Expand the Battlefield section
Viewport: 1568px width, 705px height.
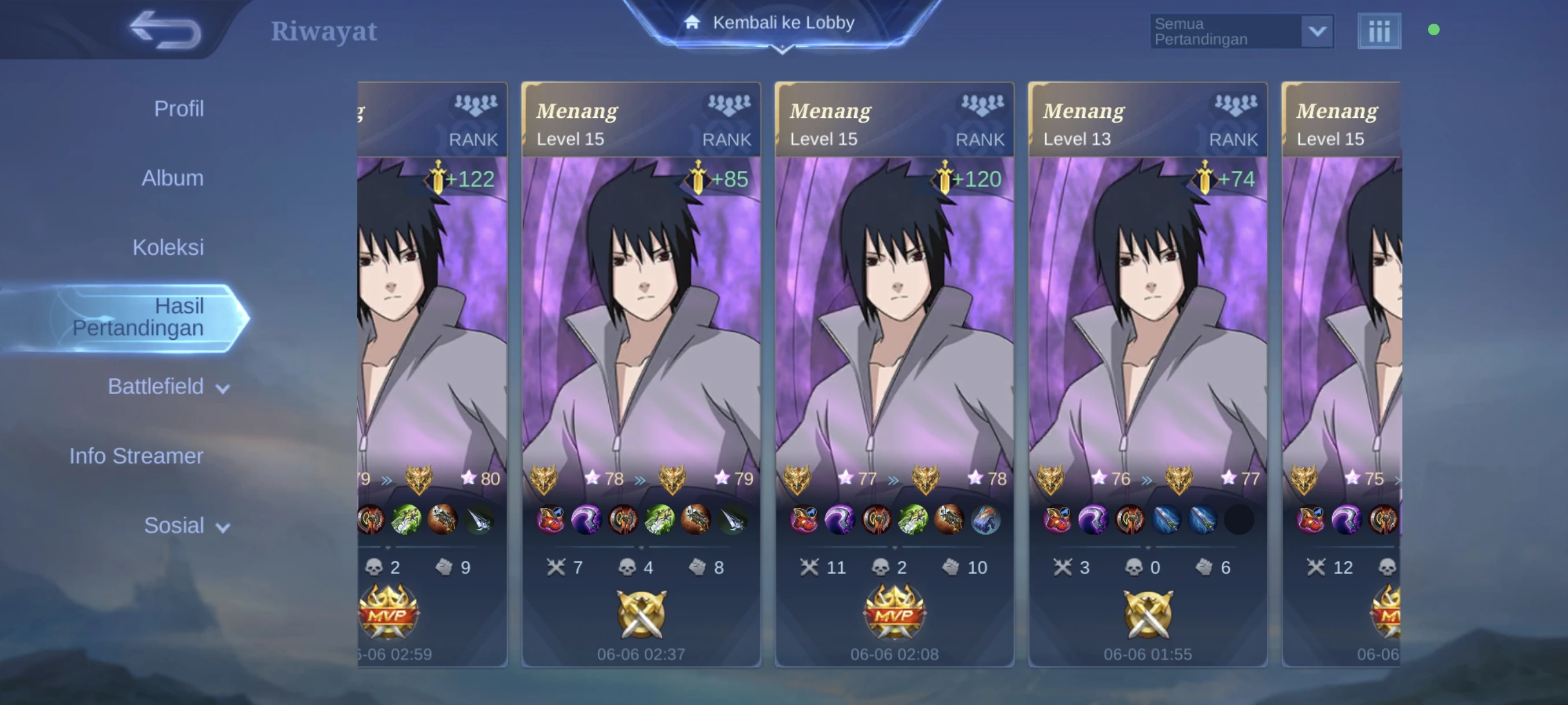click(168, 387)
